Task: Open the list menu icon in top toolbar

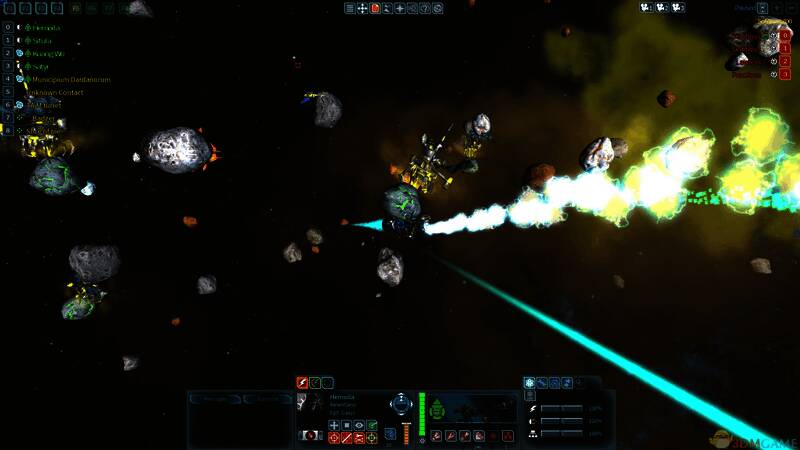Action: coord(350,8)
